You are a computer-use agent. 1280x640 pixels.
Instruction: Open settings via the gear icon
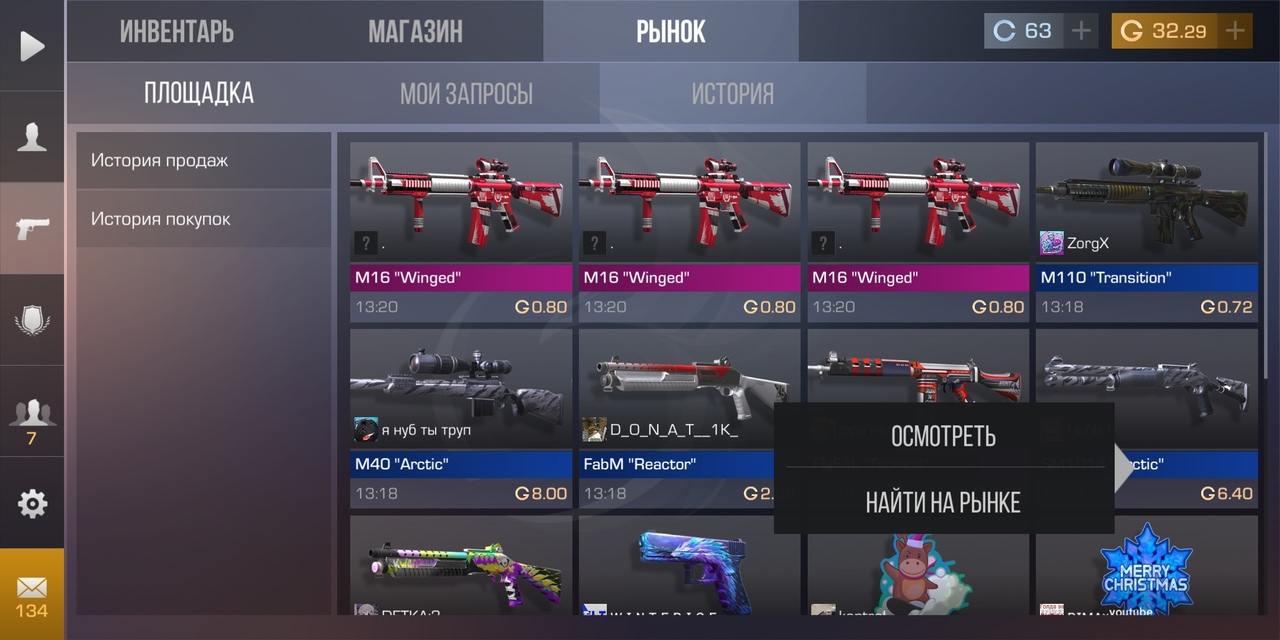[32, 504]
